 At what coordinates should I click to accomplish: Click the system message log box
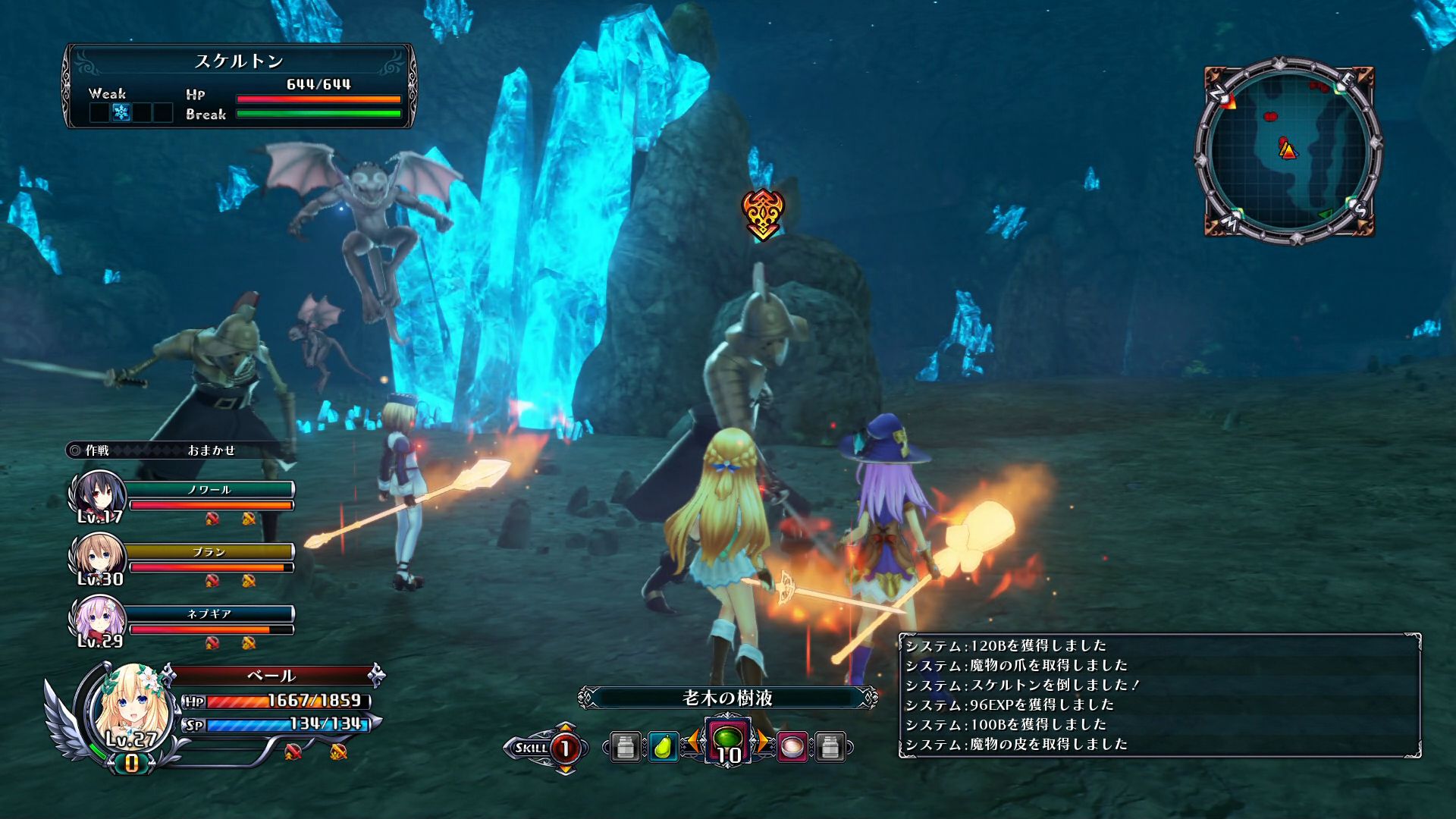[x=1159, y=695]
